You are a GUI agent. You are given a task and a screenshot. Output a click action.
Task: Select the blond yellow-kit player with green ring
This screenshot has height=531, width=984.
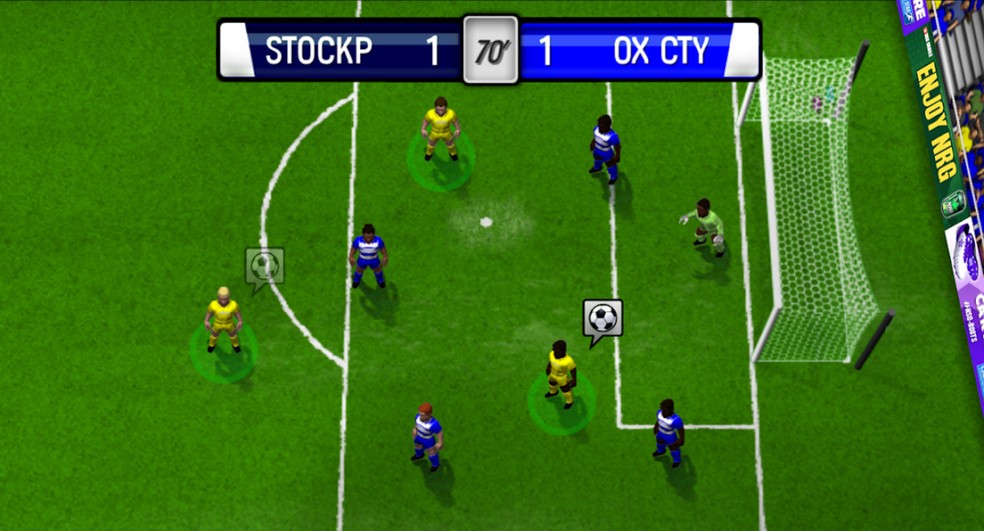click(223, 320)
